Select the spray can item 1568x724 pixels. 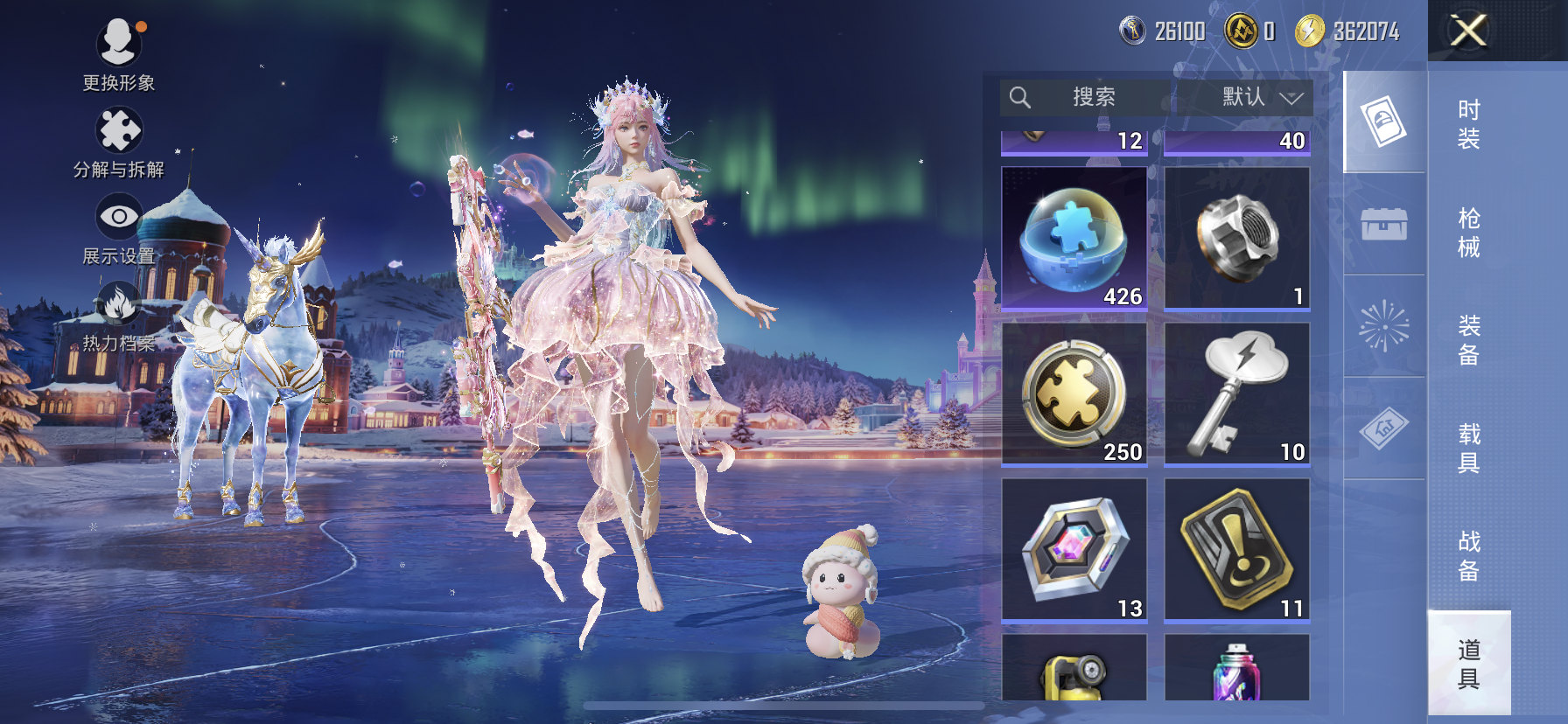pyautogui.click(x=1236, y=670)
